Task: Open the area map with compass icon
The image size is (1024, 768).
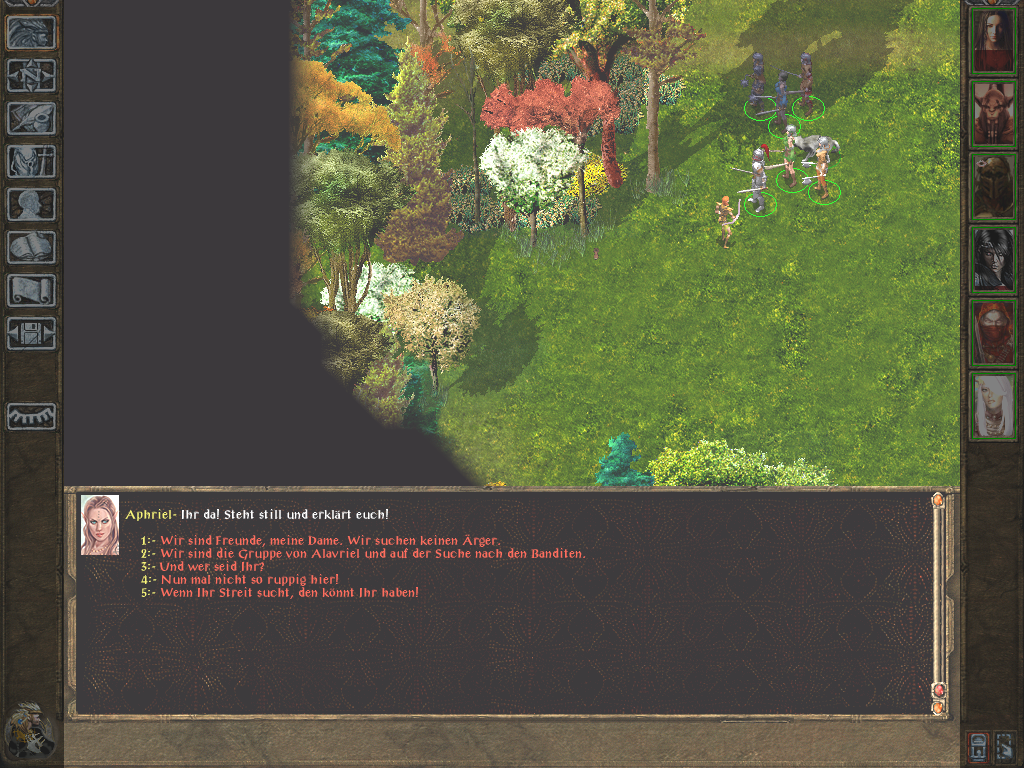Action: click(x=31, y=76)
